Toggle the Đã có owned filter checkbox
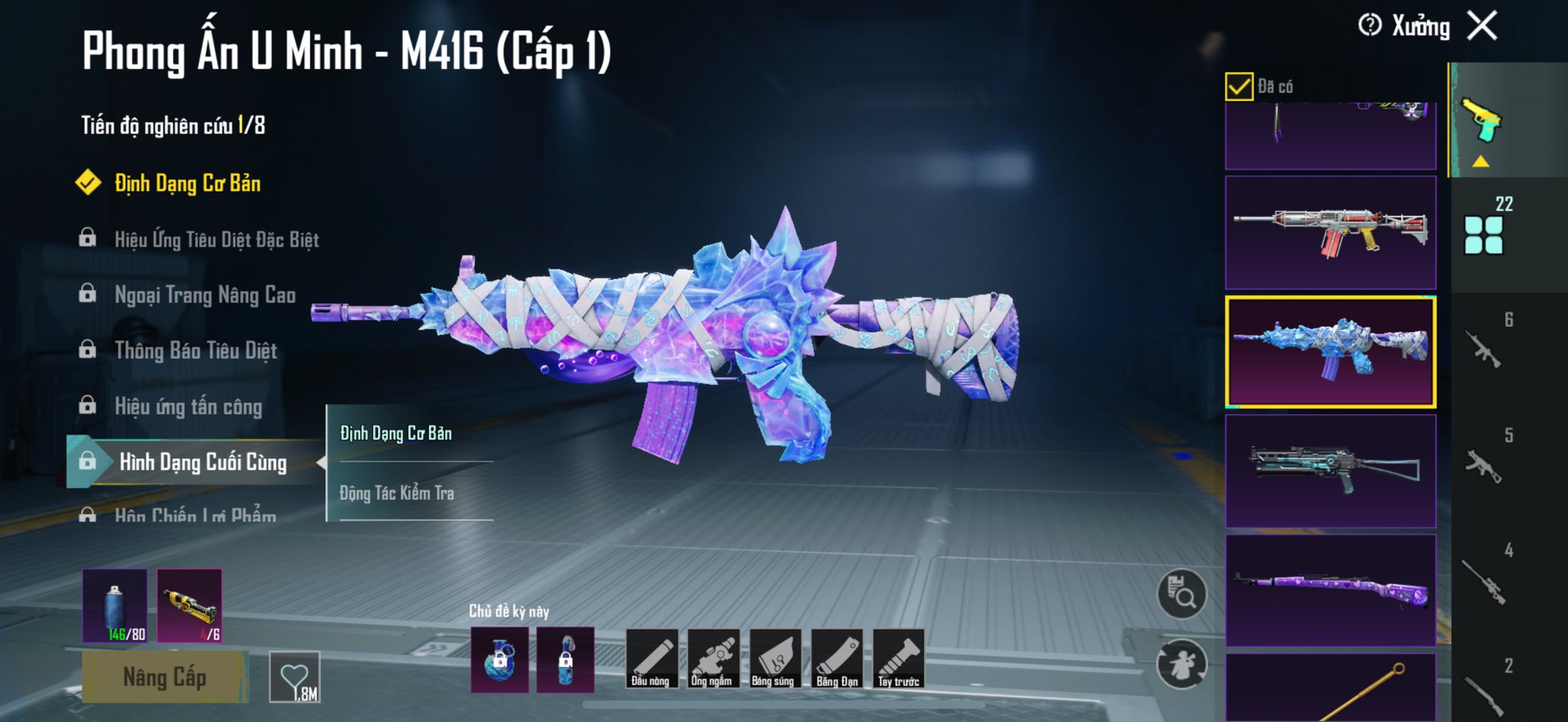This screenshot has height=722, width=1568. [1239, 87]
